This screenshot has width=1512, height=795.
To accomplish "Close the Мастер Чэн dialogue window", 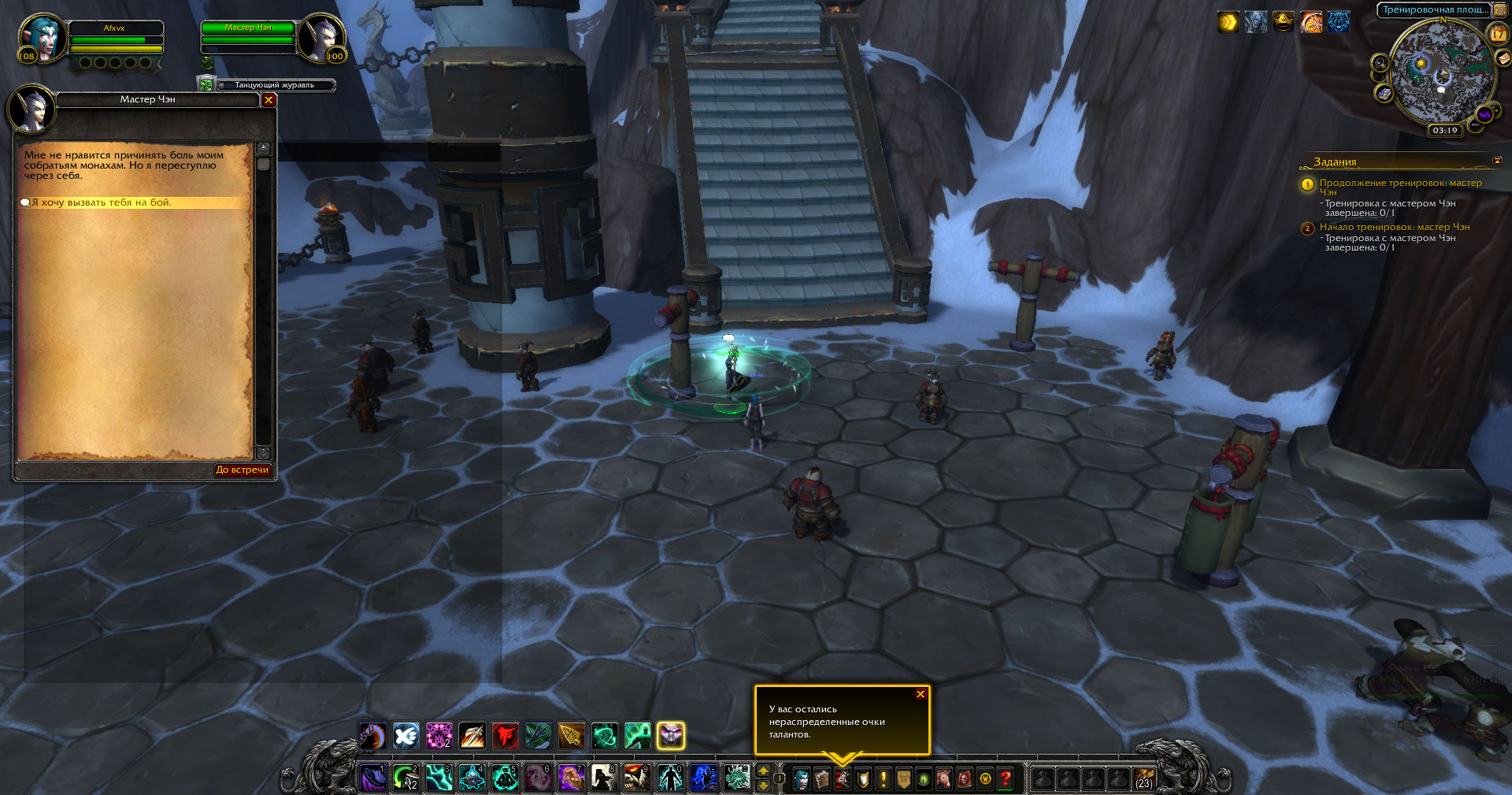I will point(269,100).
